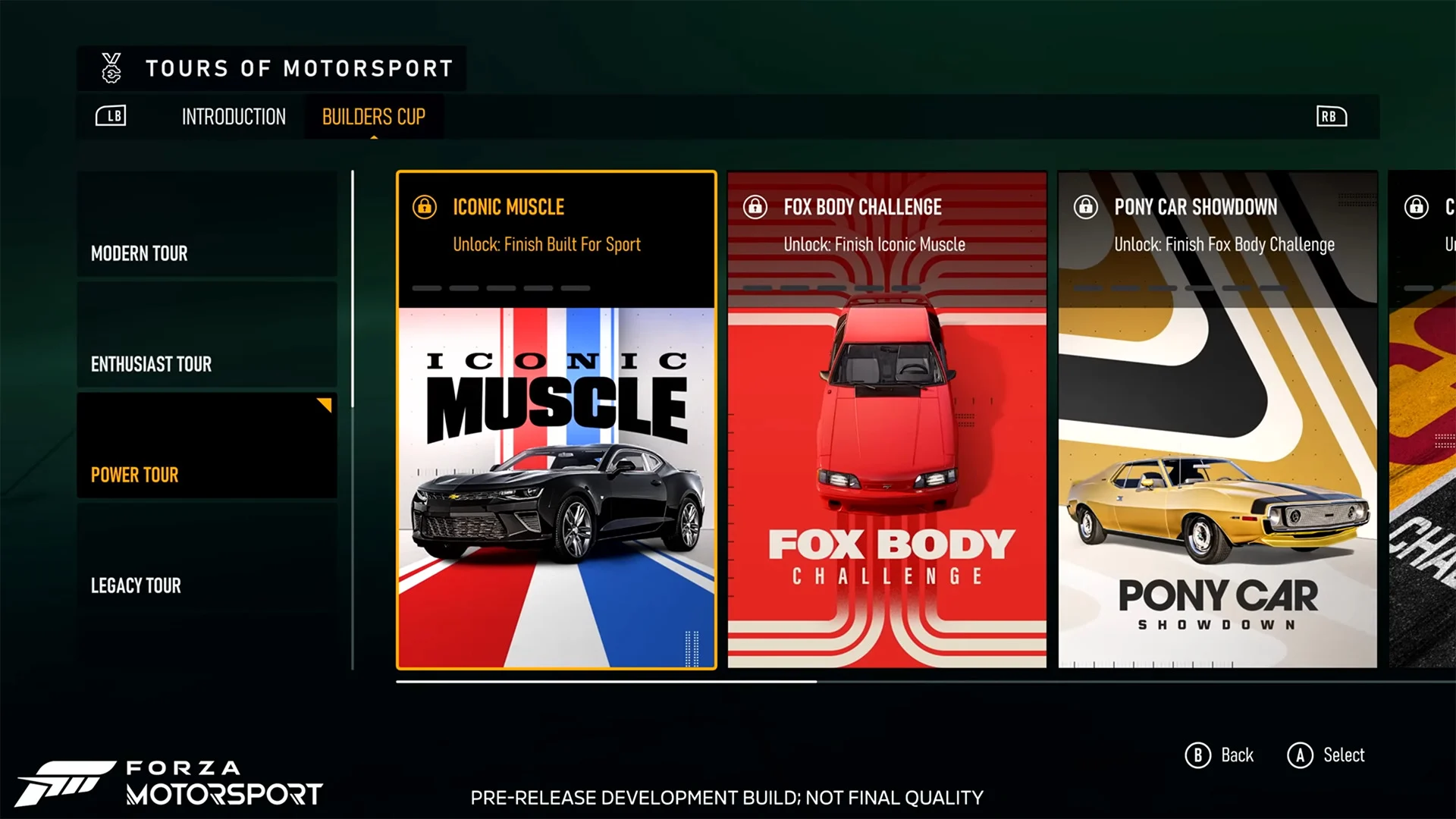The image size is (1456, 819).
Task: Open the Builders Cup tab
Action: click(x=373, y=117)
